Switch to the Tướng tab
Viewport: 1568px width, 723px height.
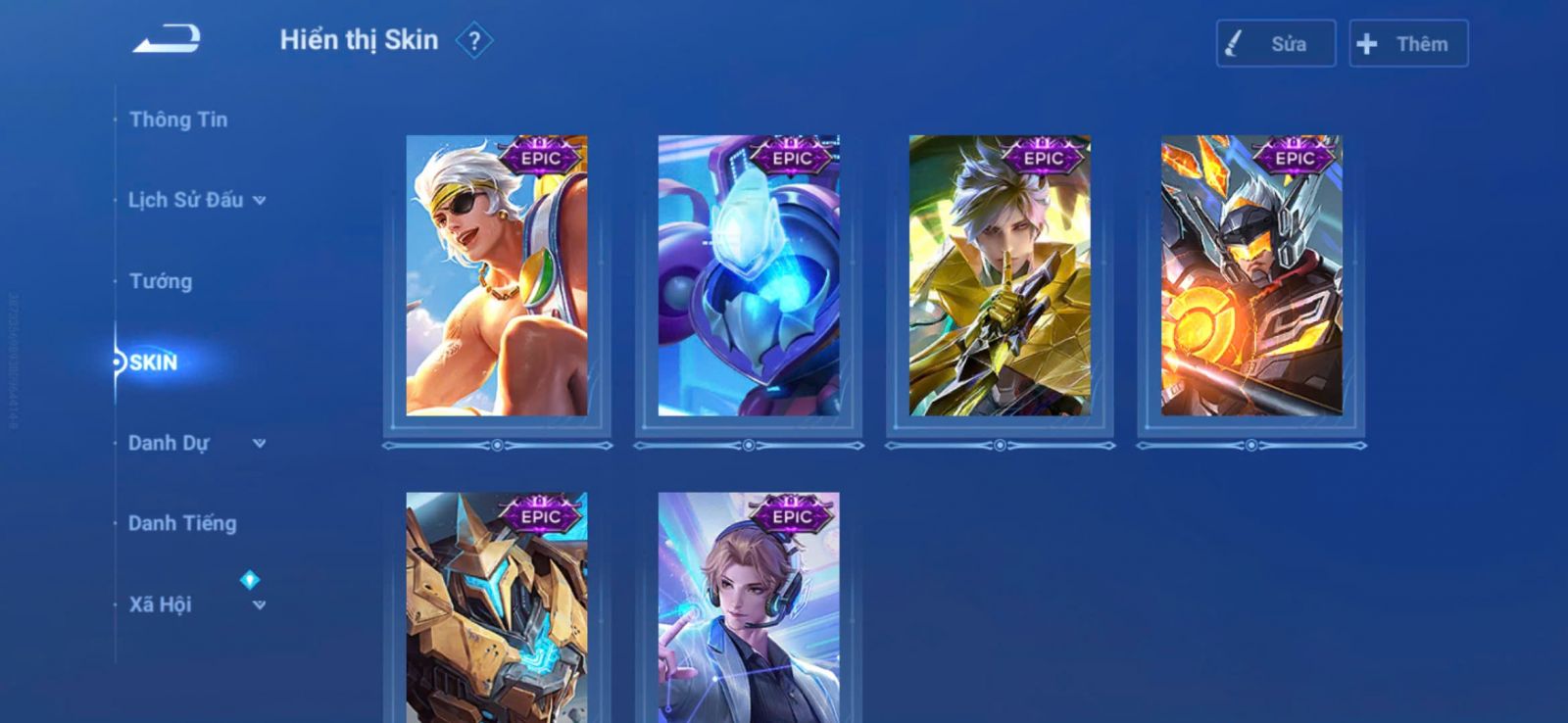tap(161, 281)
